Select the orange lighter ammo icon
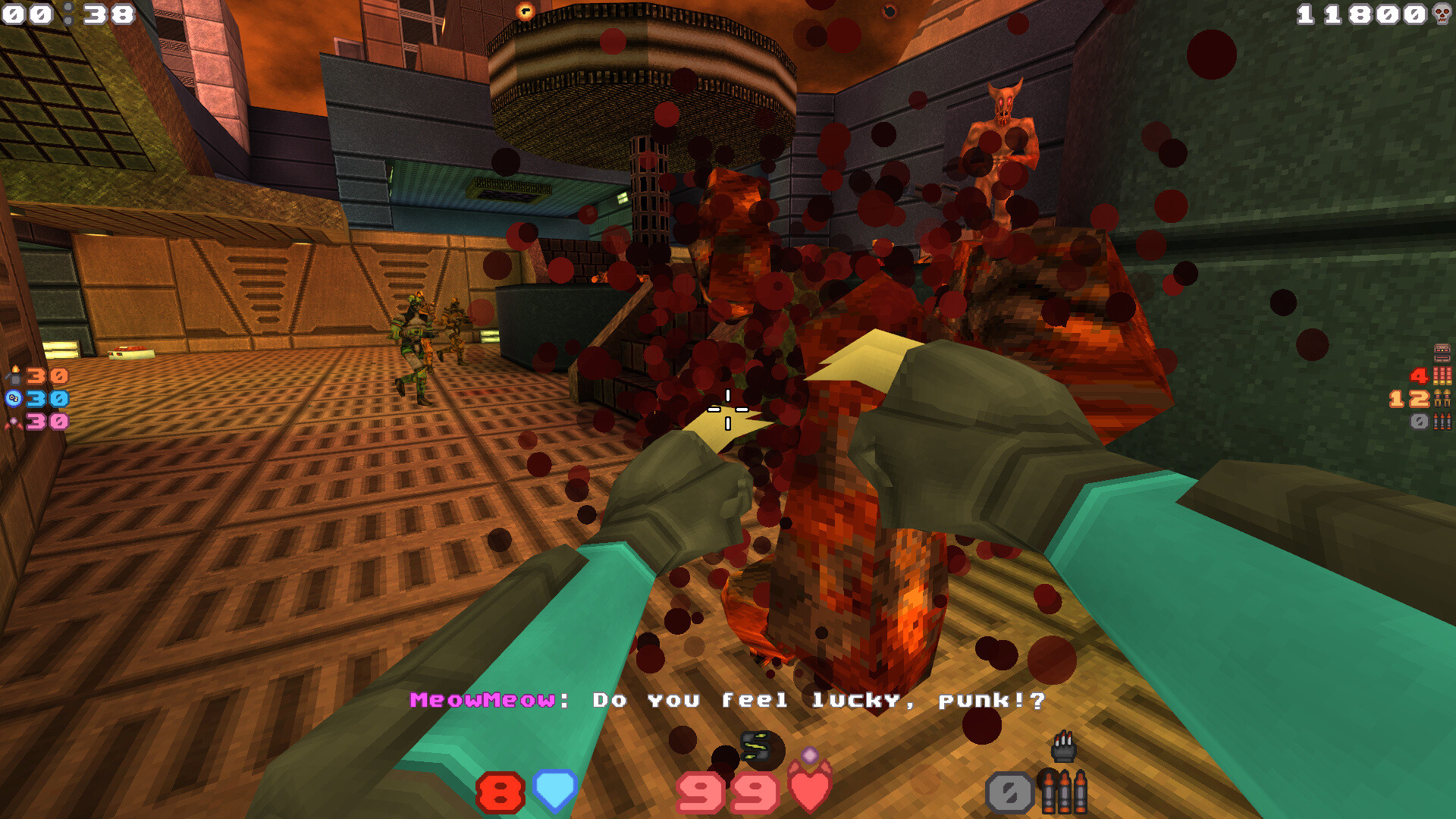Viewport: 1456px width, 819px height. [15, 375]
